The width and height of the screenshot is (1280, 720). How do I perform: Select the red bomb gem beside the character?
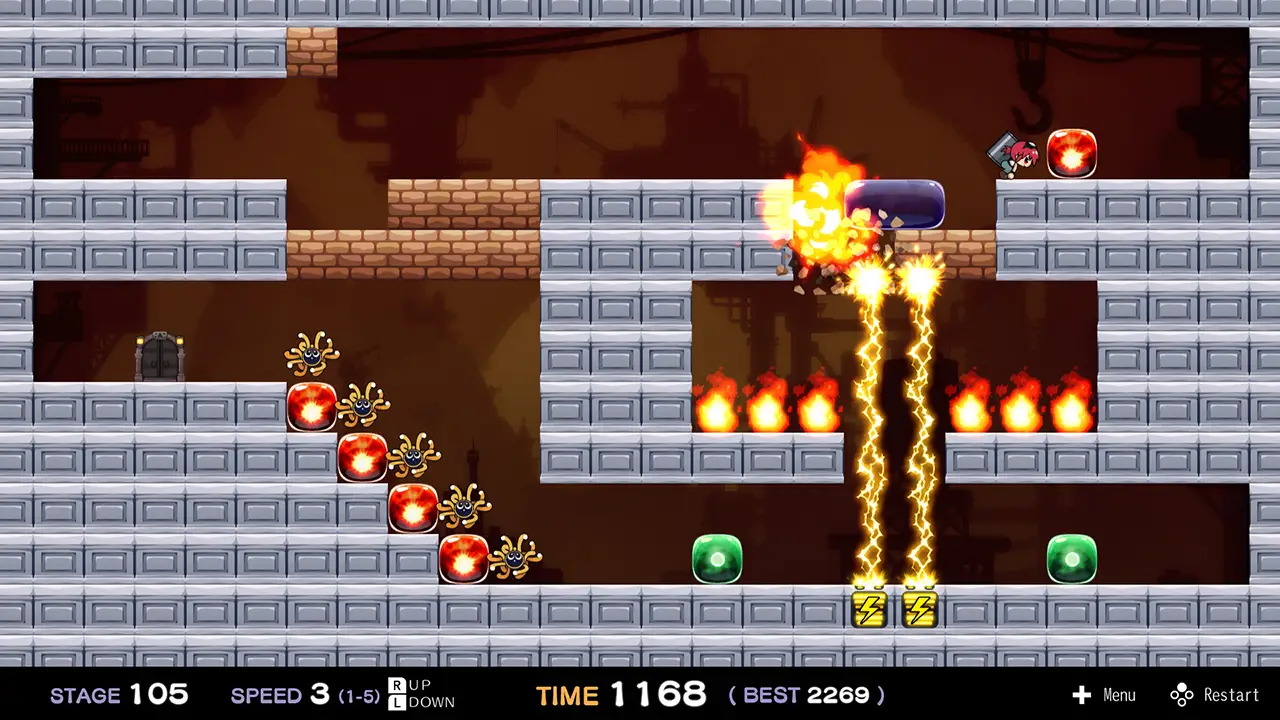point(1072,154)
